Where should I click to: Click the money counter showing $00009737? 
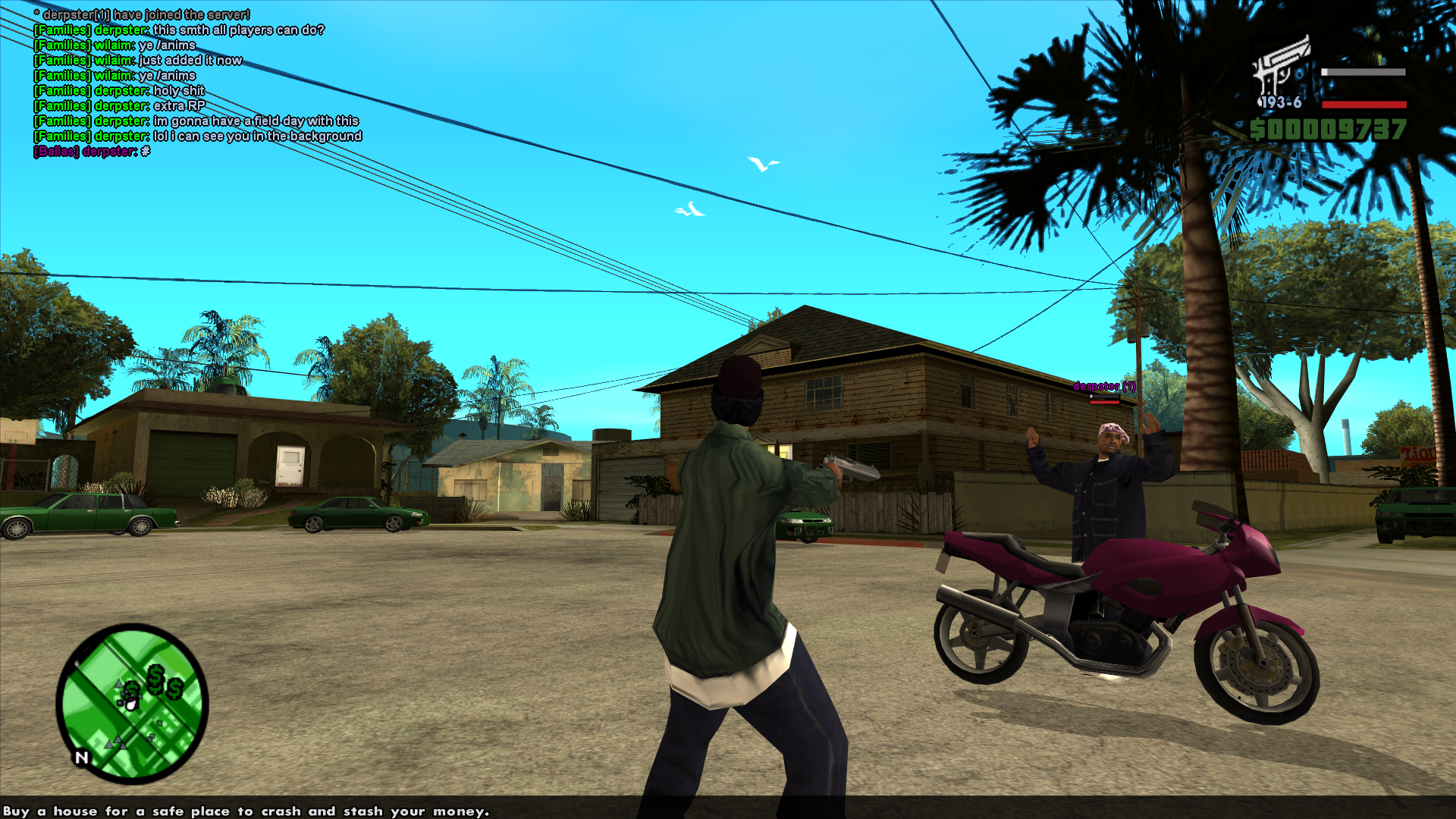[1329, 129]
